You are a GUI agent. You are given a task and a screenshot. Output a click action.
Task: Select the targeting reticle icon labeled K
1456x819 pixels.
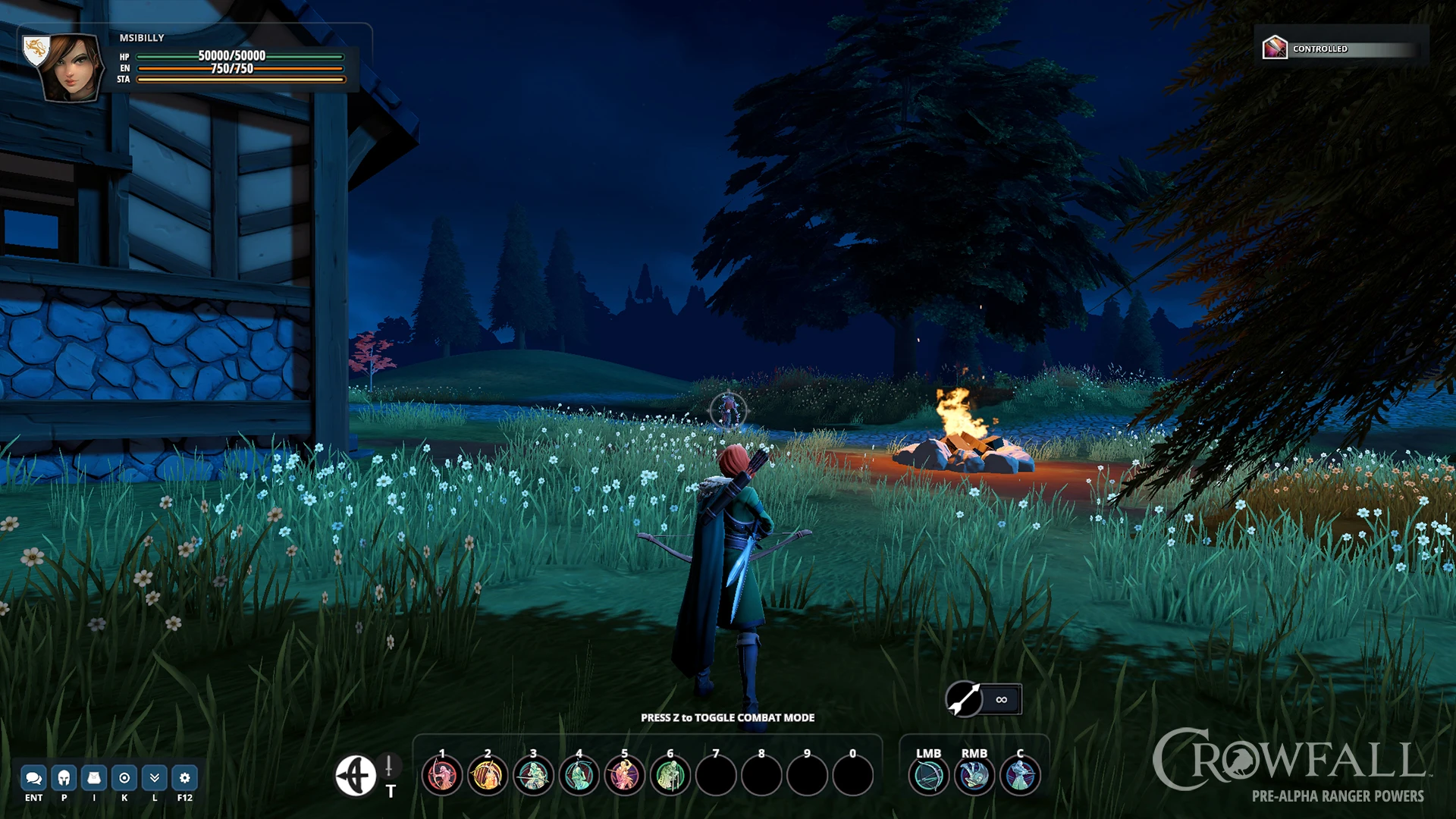pos(124,777)
